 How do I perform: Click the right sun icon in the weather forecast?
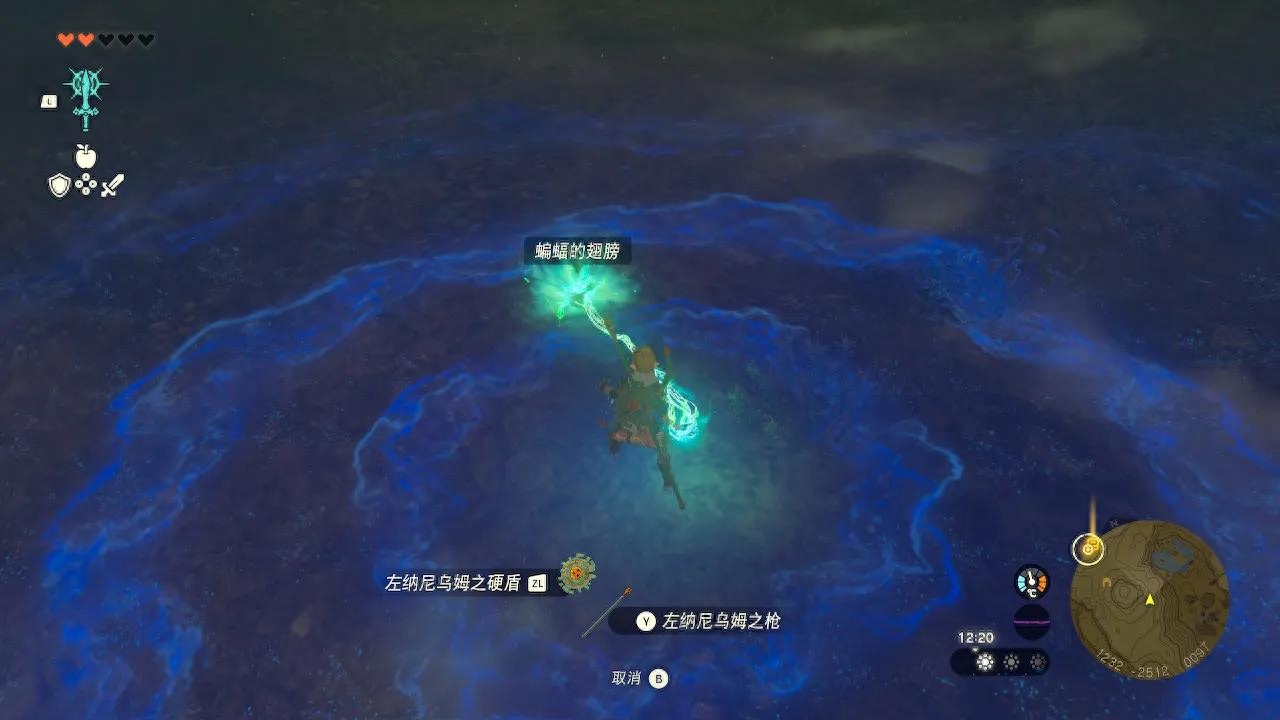coord(1037,661)
